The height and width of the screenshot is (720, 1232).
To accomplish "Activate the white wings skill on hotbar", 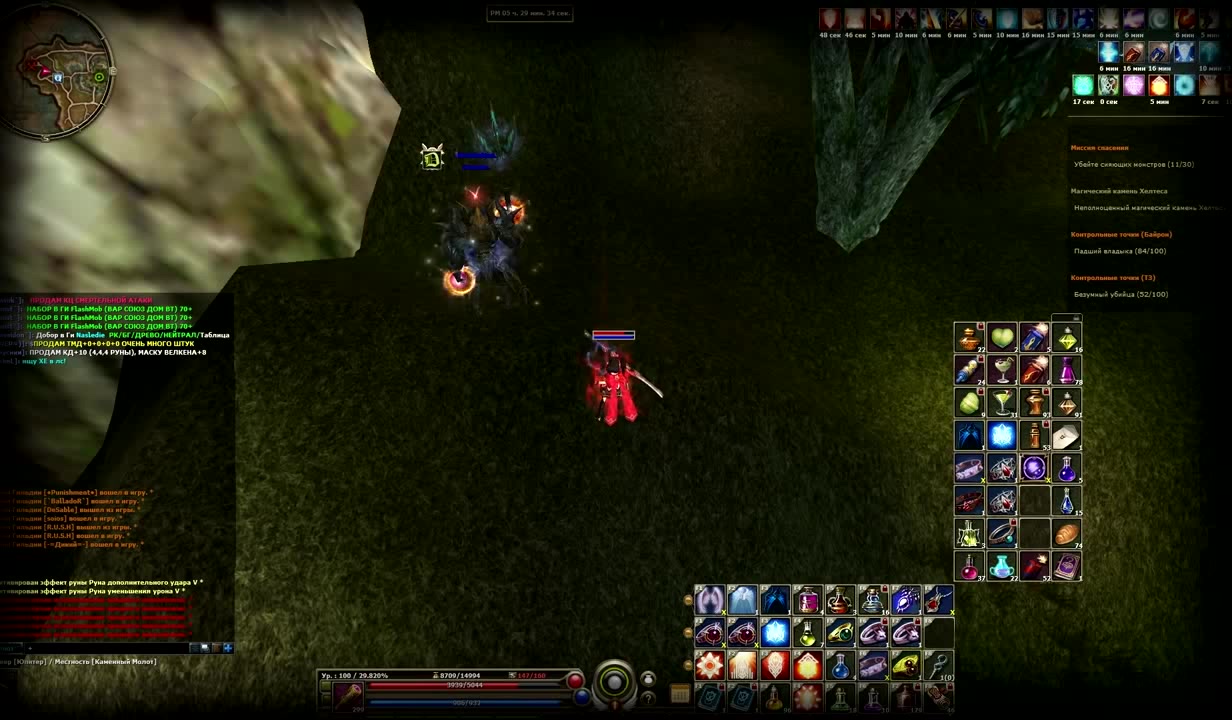I will [710, 600].
